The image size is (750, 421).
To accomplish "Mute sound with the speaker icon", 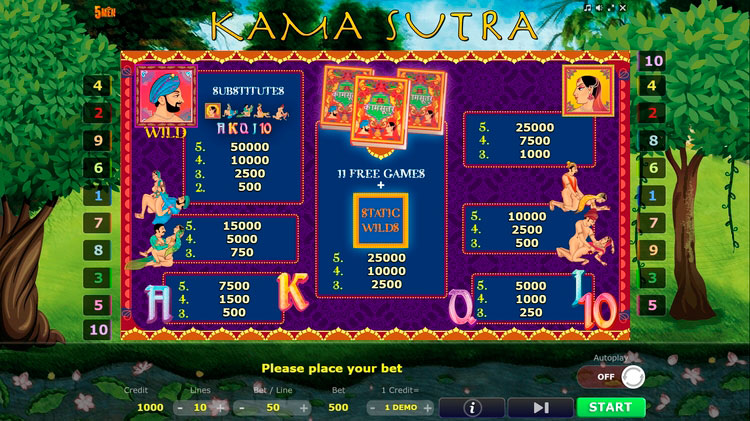I will [x=598, y=6].
